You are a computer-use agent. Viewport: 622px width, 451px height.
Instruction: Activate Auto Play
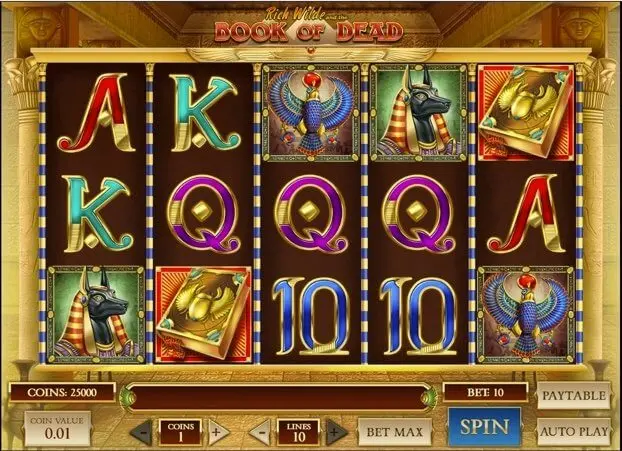coord(574,431)
